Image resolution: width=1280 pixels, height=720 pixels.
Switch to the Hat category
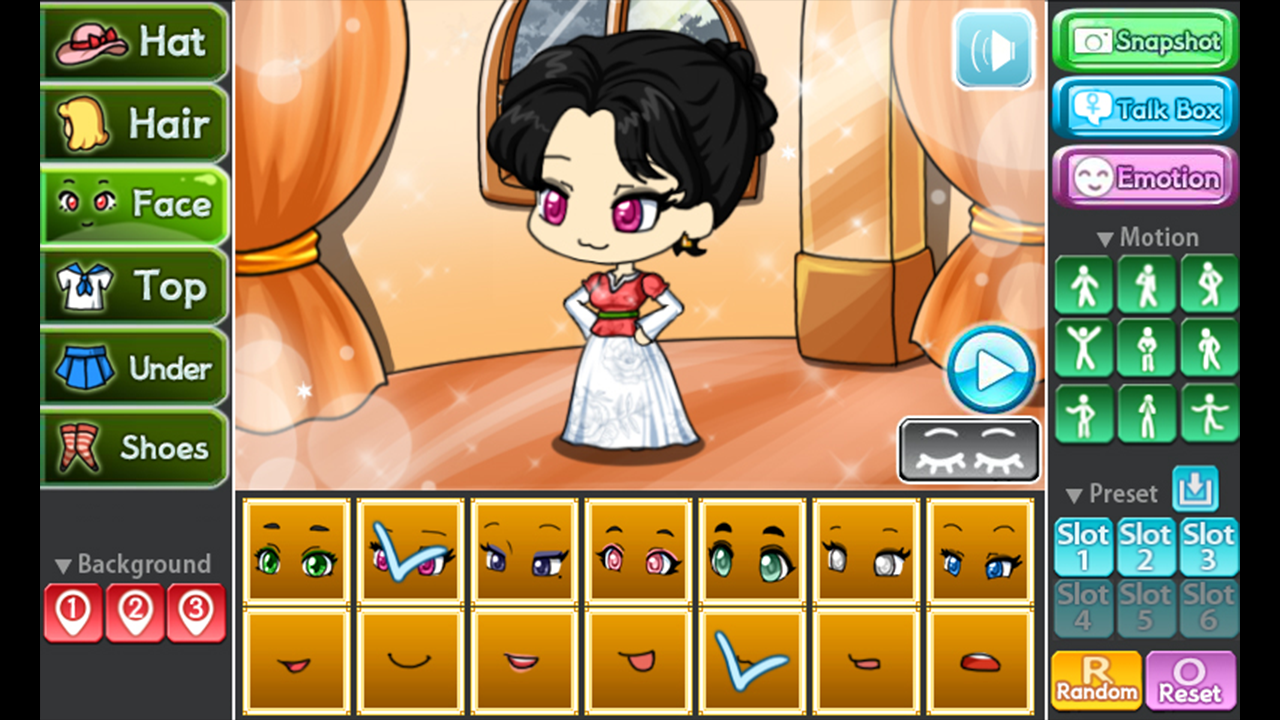tap(135, 41)
